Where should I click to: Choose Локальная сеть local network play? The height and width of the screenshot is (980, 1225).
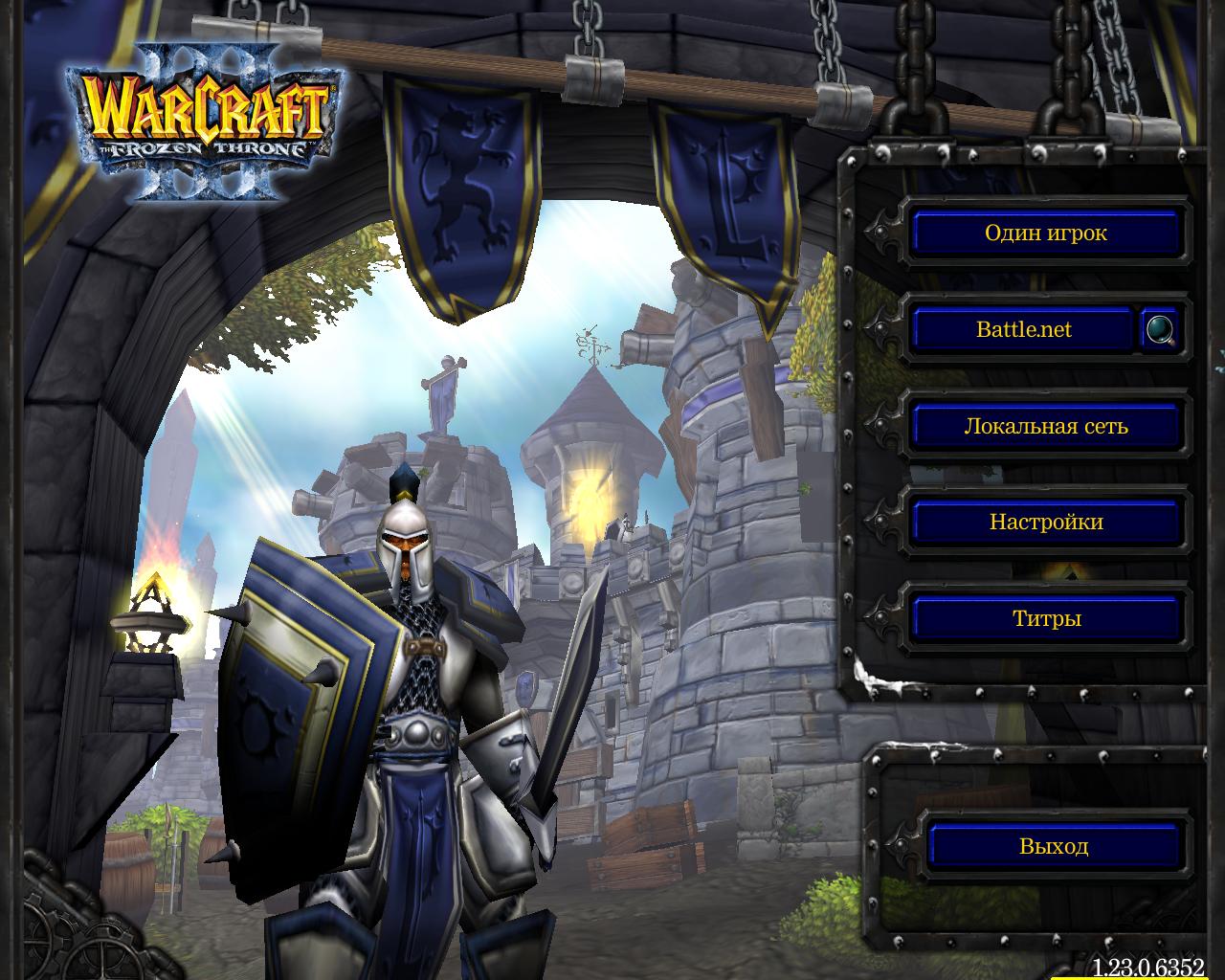tap(1045, 426)
